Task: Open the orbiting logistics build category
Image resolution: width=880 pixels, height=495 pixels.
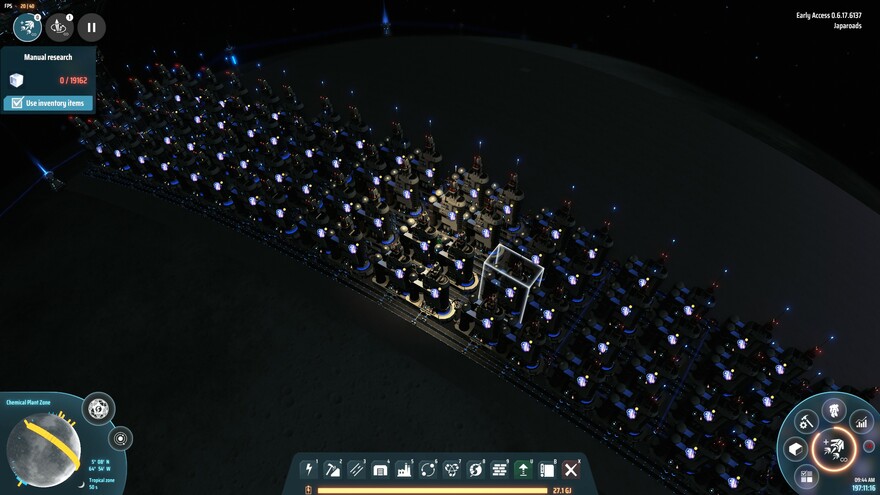Action: coord(428,469)
